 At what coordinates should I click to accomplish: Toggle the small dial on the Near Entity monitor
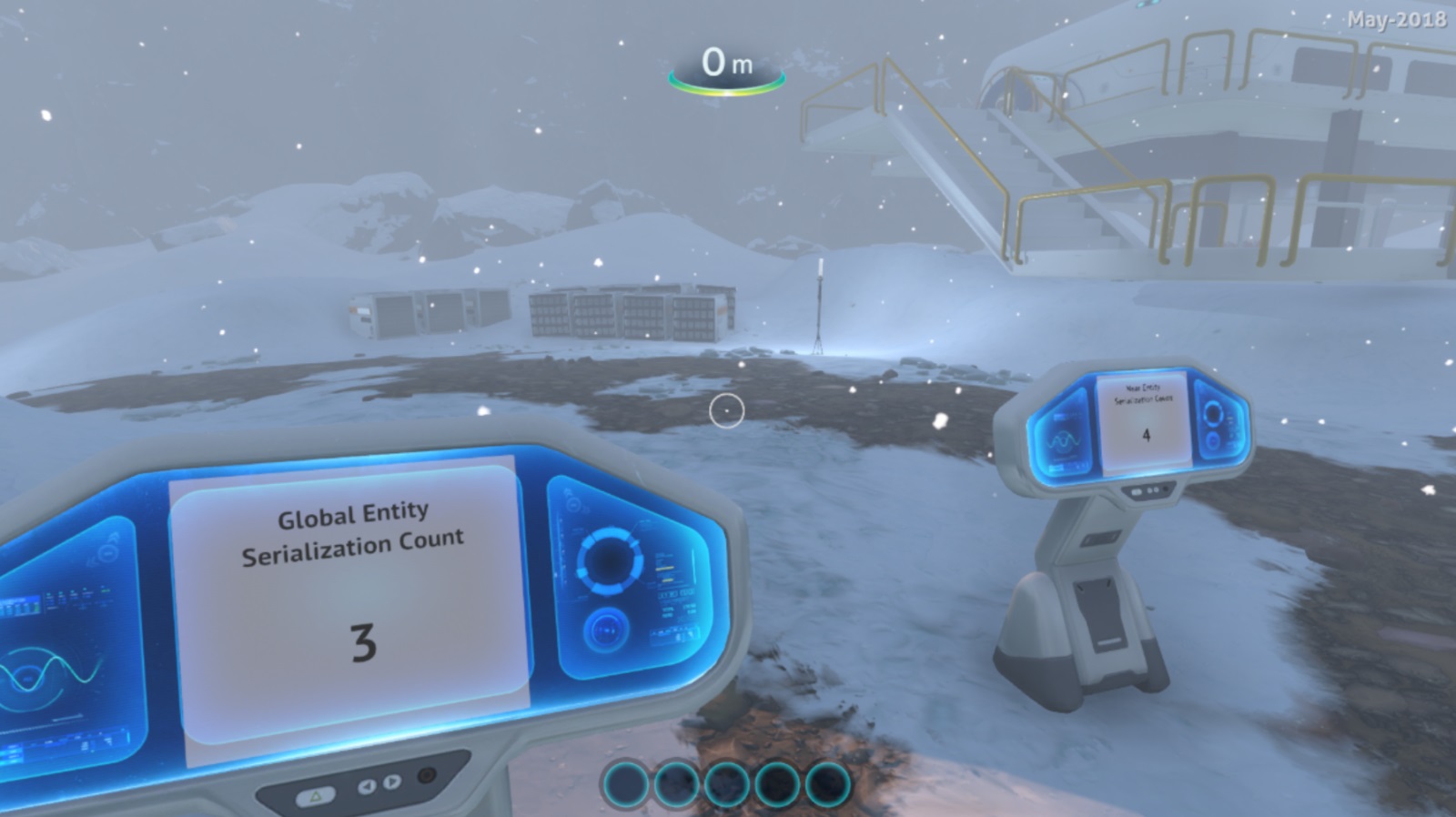1212,440
